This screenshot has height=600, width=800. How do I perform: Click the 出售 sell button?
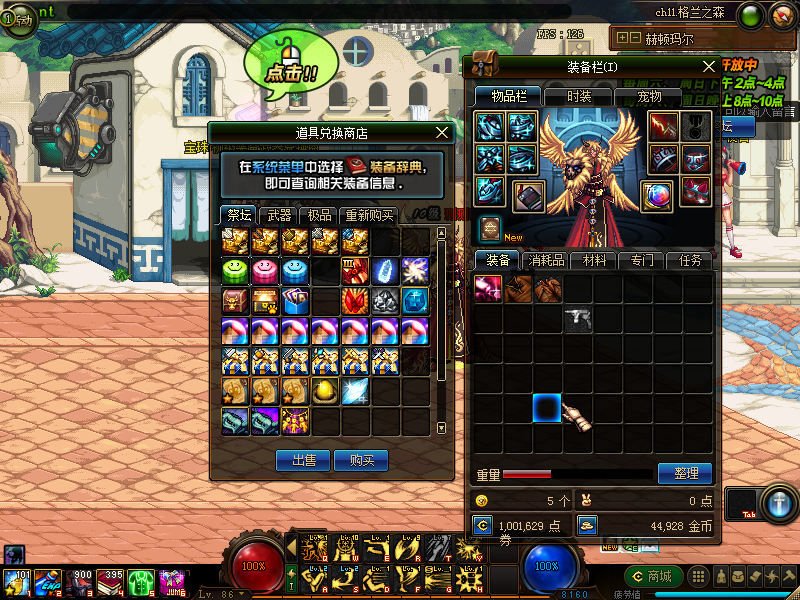(303, 460)
